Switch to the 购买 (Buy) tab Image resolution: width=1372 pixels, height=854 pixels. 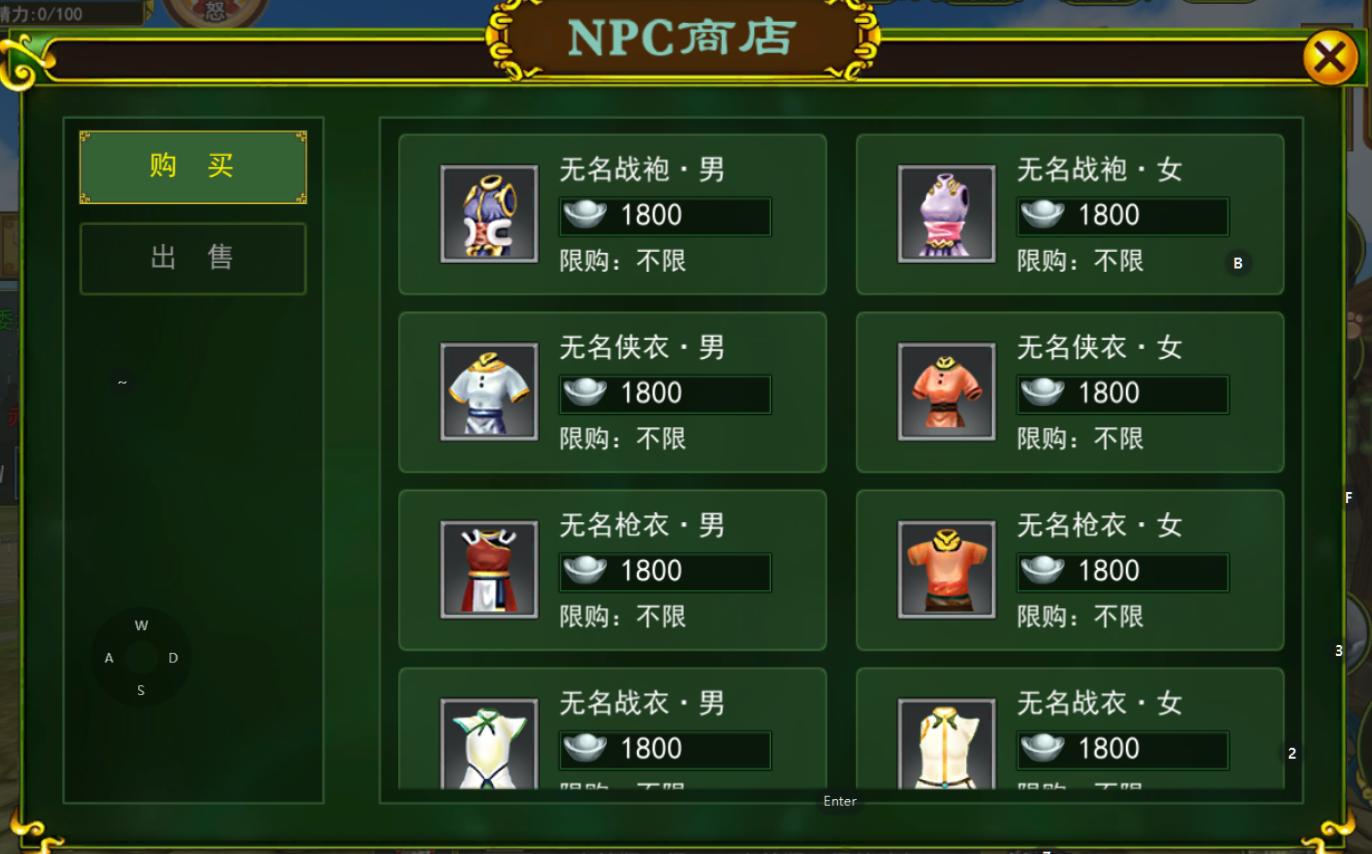click(192, 166)
